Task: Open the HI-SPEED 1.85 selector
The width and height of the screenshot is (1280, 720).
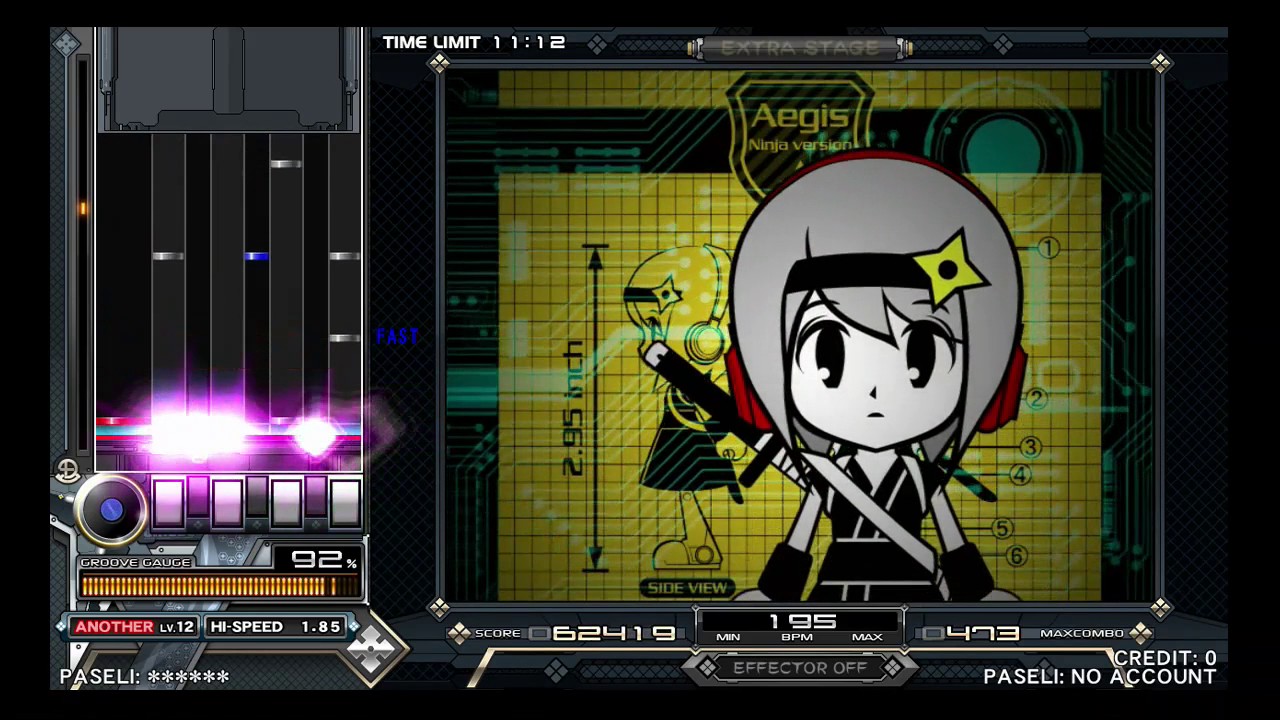Action: [x=276, y=626]
